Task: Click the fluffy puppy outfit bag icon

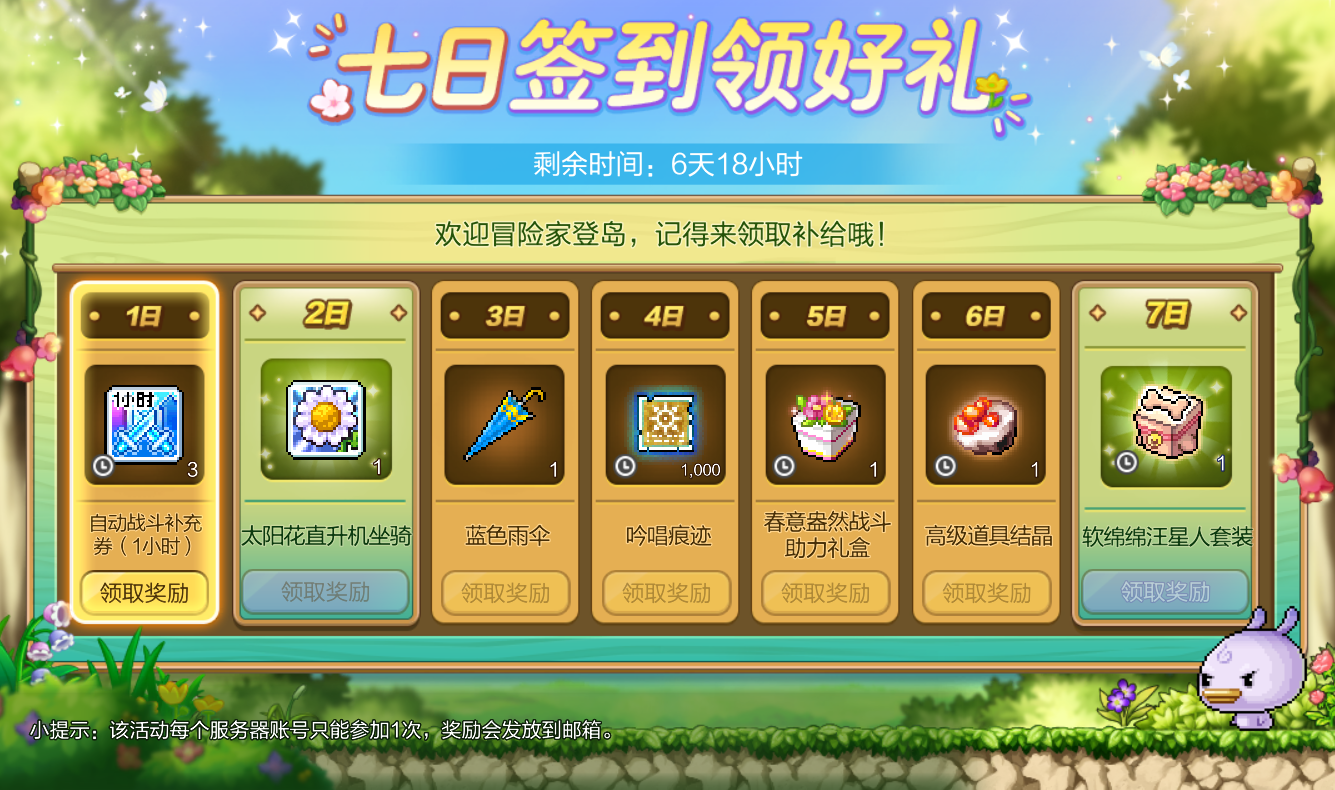Action: 1165,420
